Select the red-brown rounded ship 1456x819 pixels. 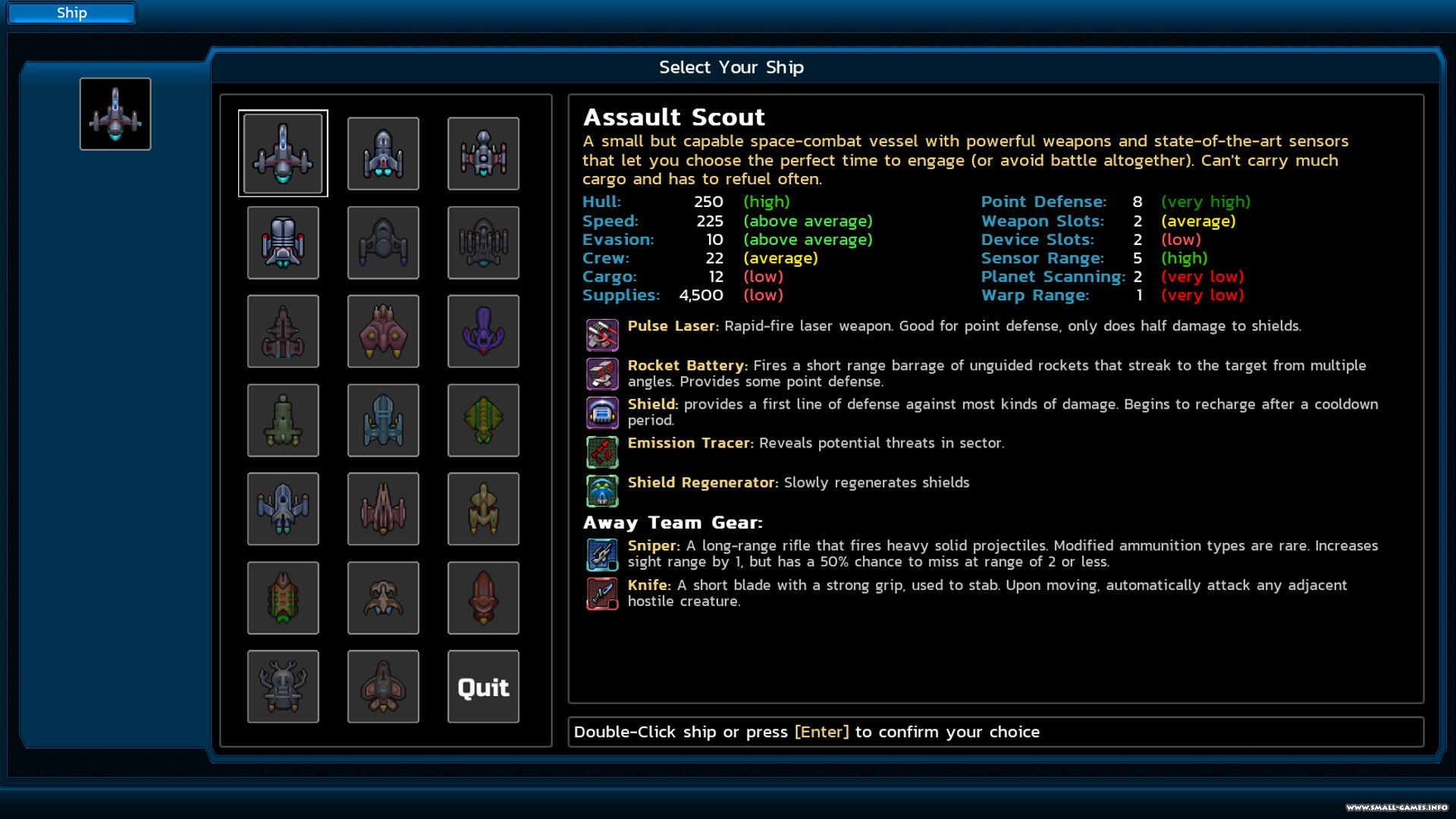(483, 598)
